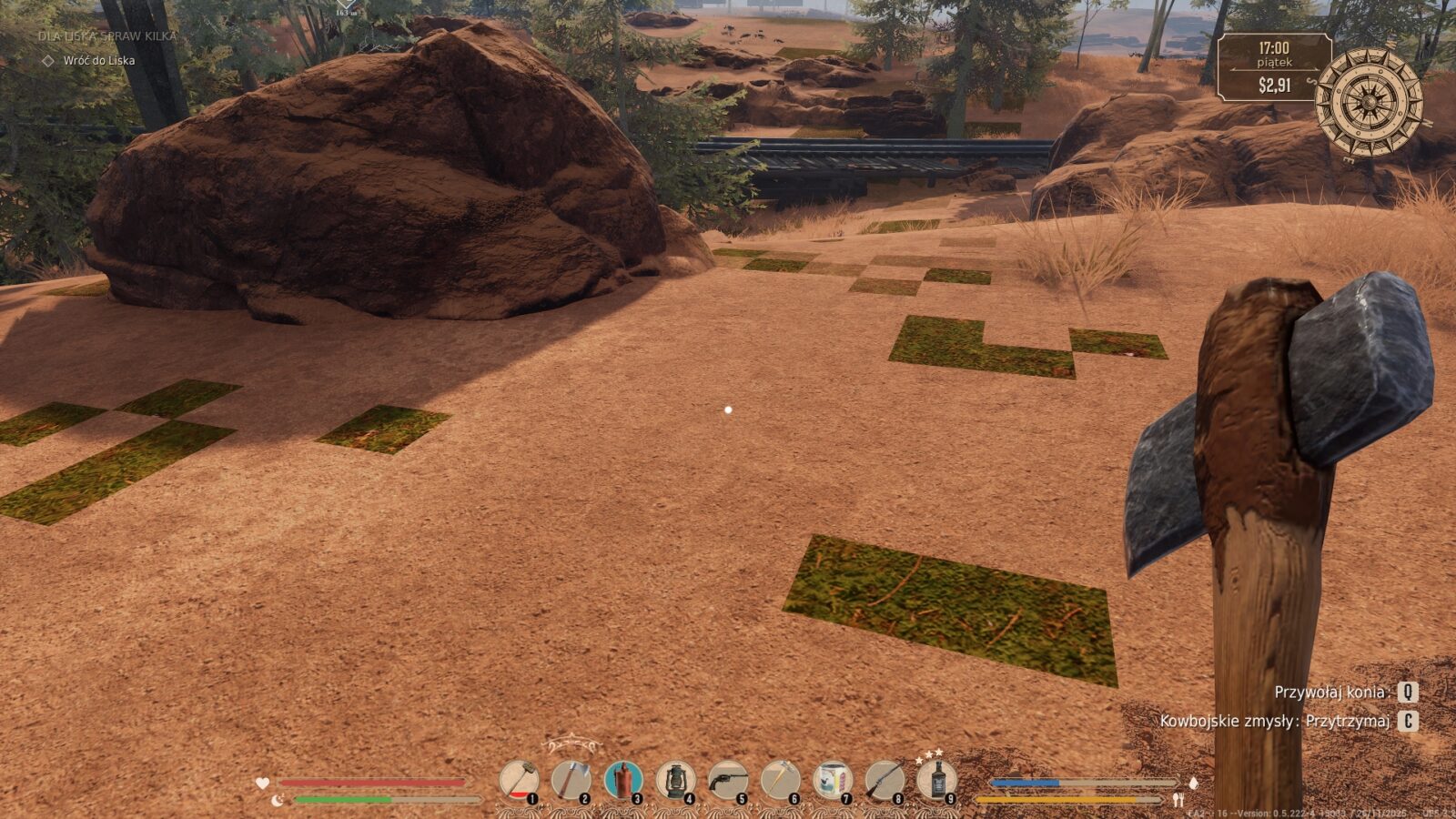1456x819 pixels.
Task: Open the 'Dla Liska spraw kilka' quest title
Action: (x=107, y=35)
